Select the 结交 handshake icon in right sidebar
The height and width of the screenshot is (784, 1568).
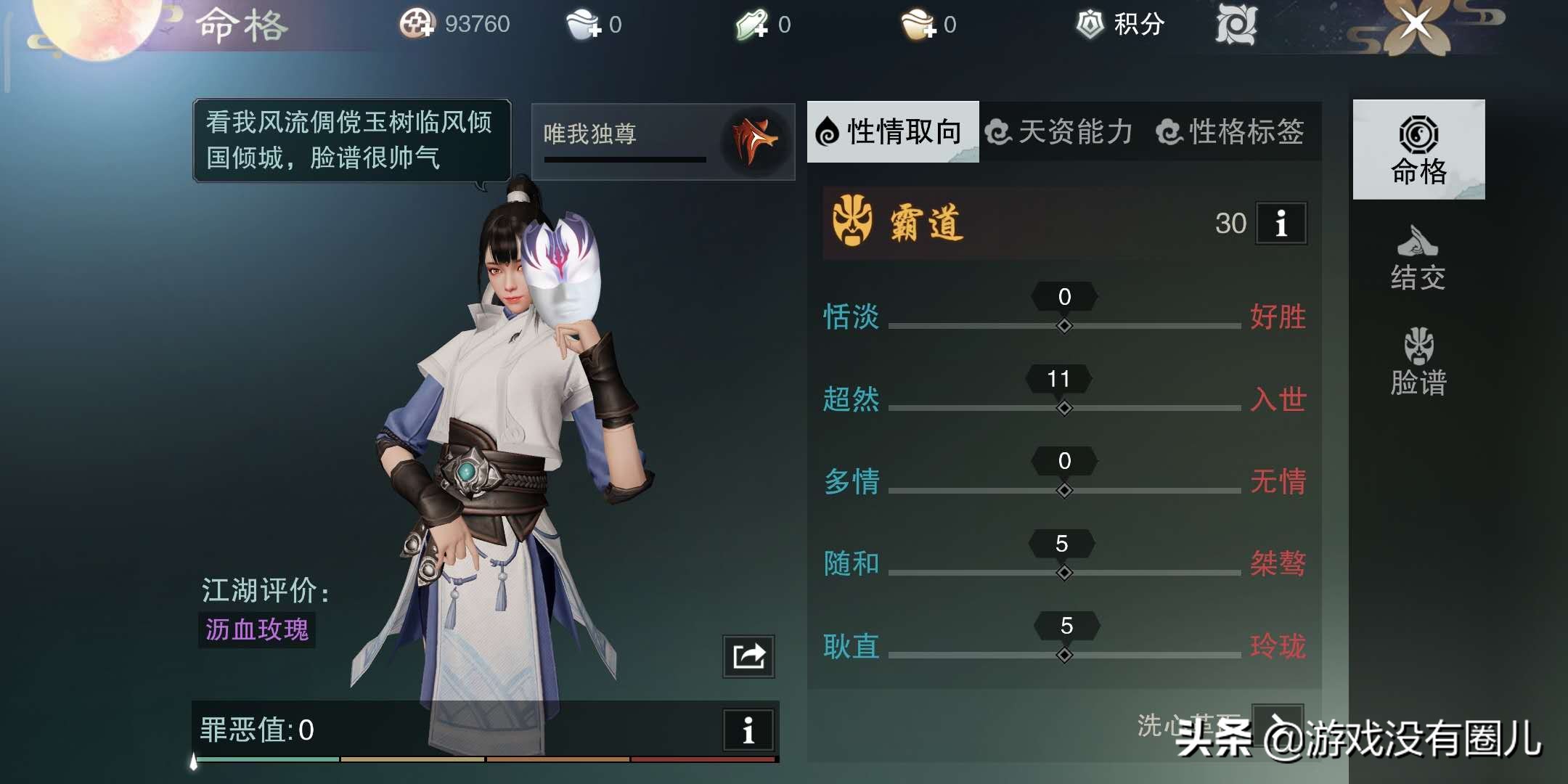1416,240
